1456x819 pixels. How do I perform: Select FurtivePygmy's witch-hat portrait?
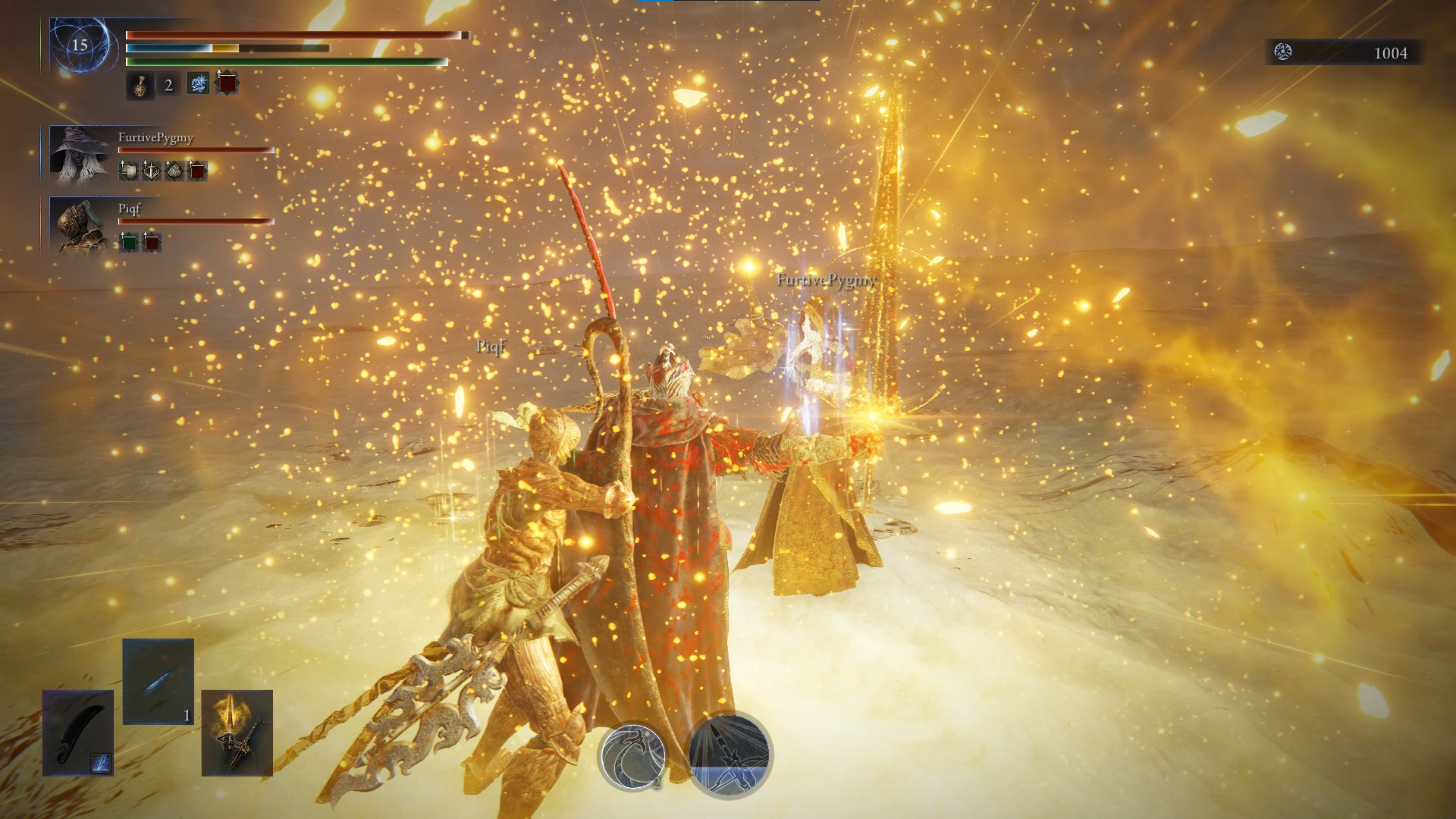(x=80, y=155)
